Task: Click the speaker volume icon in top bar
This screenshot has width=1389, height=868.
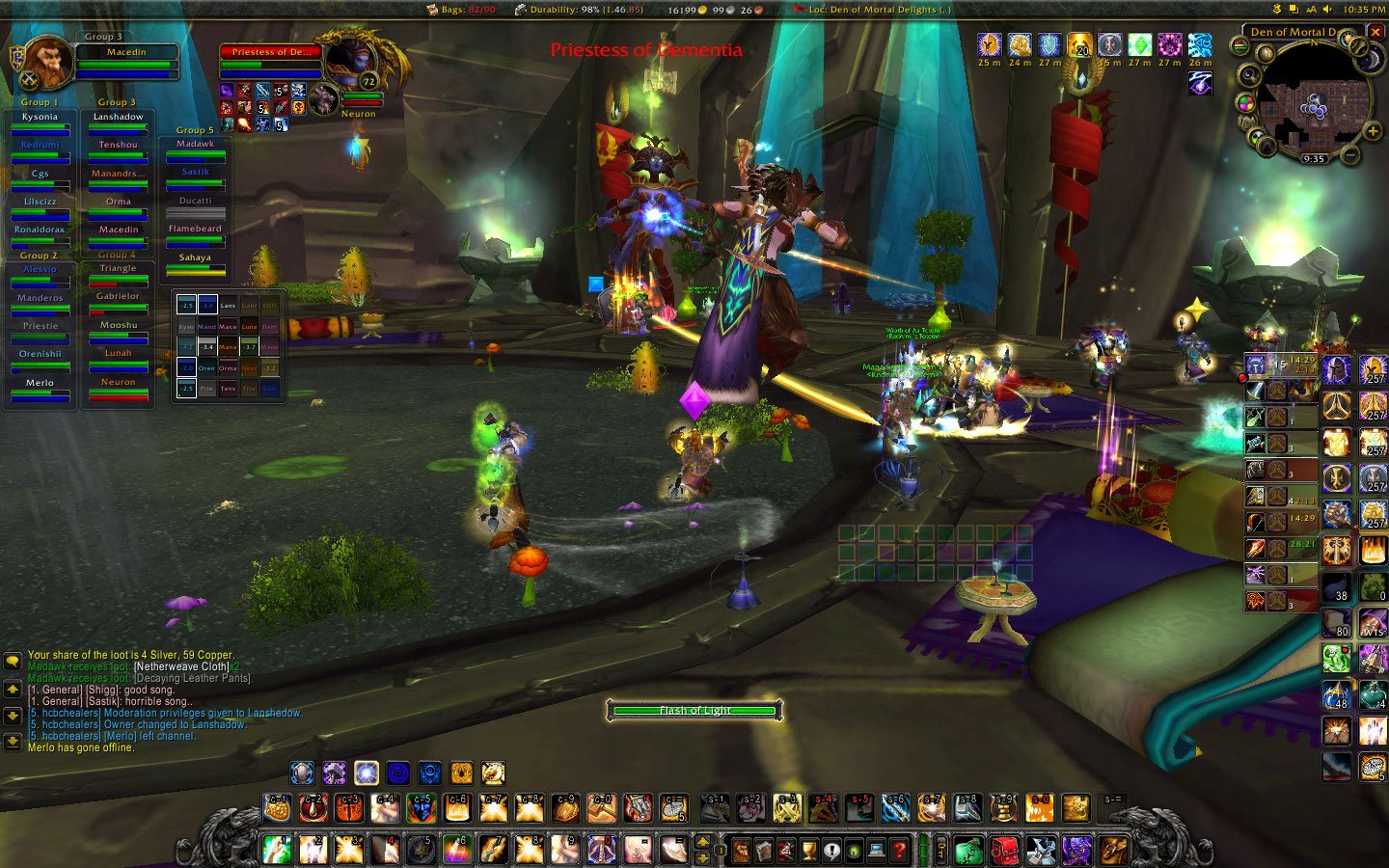Action: point(1327,9)
